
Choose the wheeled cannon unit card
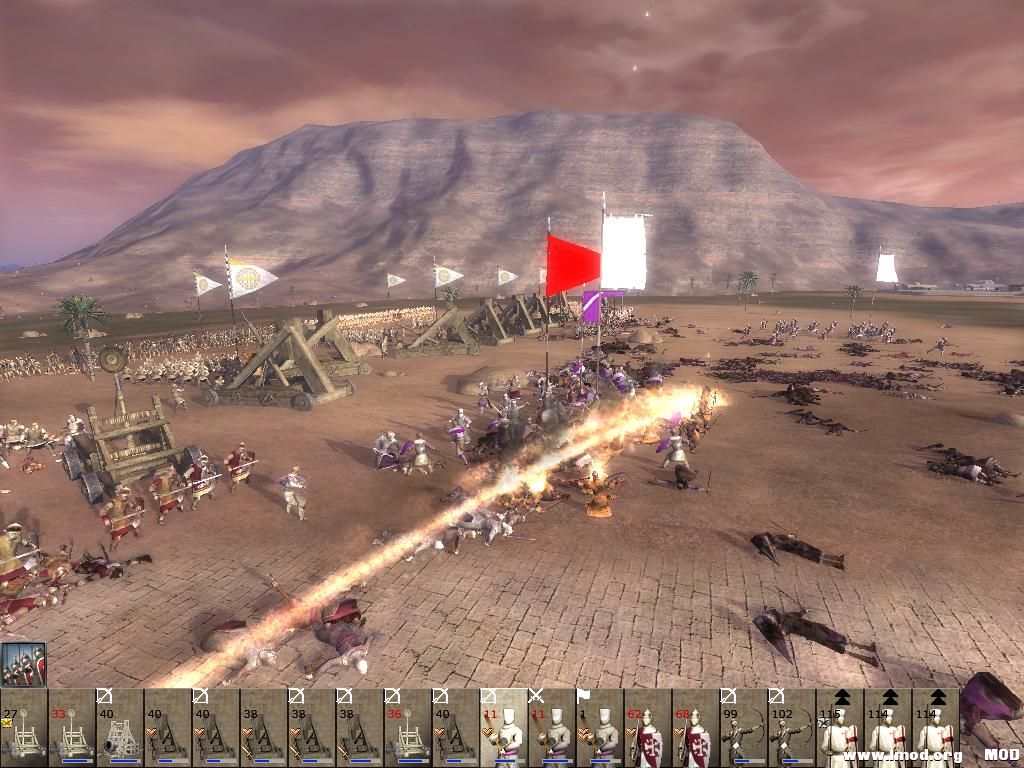(x=119, y=729)
